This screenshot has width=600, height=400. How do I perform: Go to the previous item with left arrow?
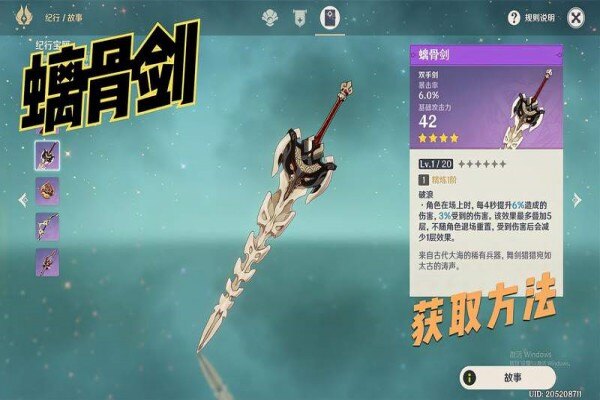[23, 199]
